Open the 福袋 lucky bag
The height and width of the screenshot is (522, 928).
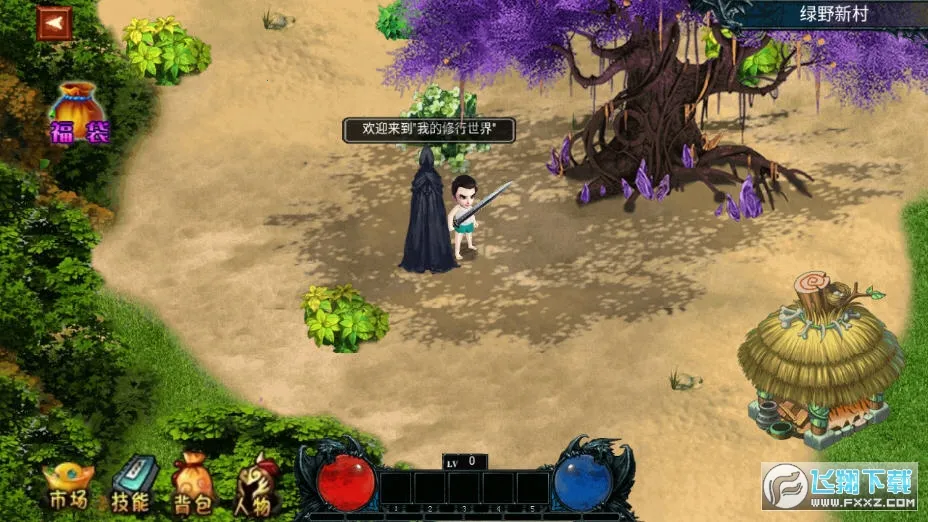79,113
